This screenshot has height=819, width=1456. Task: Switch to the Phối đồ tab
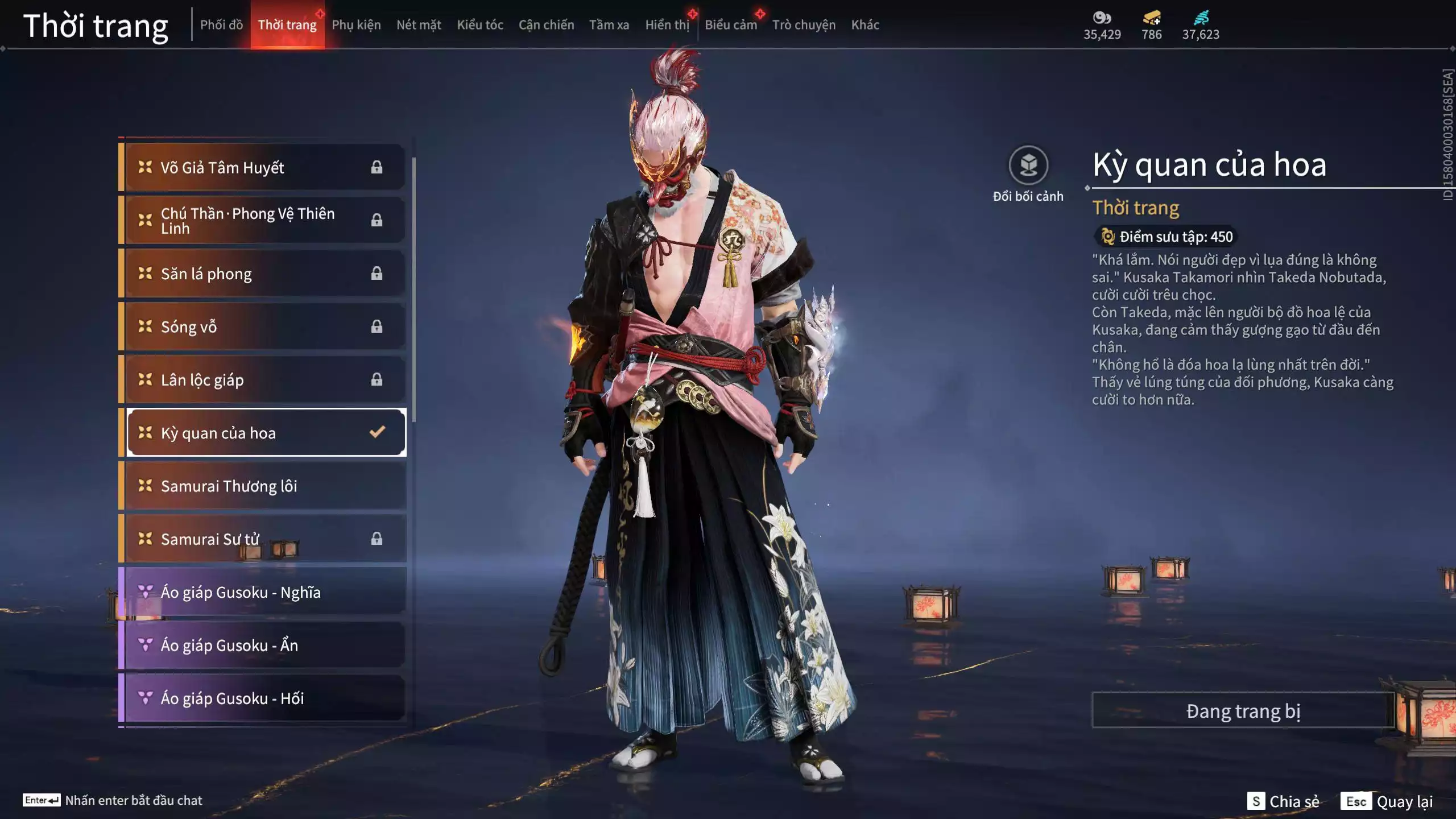tap(221, 25)
